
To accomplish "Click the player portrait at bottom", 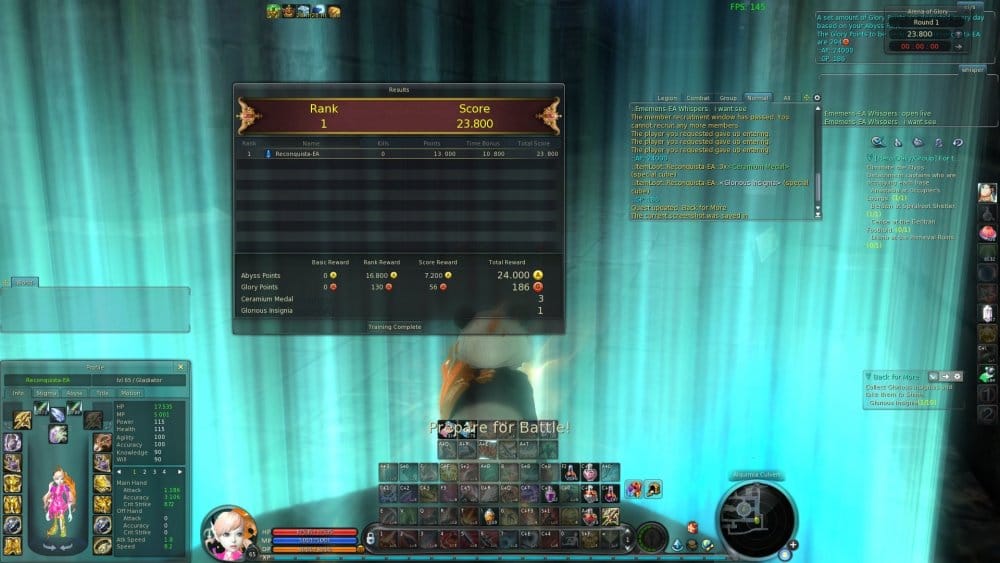I will [226, 531].
